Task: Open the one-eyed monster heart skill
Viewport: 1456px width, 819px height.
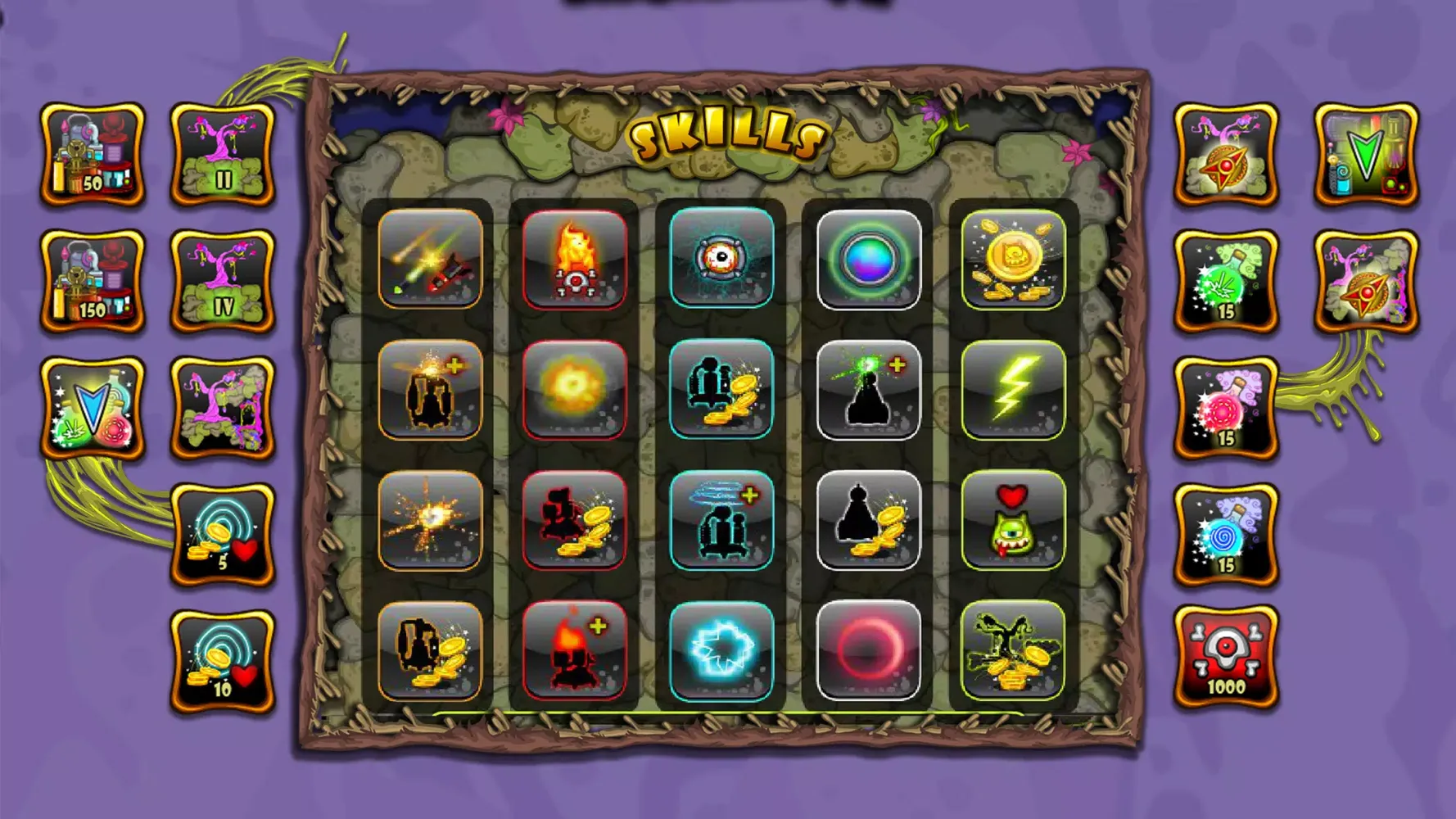Action: coord(1015,521)
